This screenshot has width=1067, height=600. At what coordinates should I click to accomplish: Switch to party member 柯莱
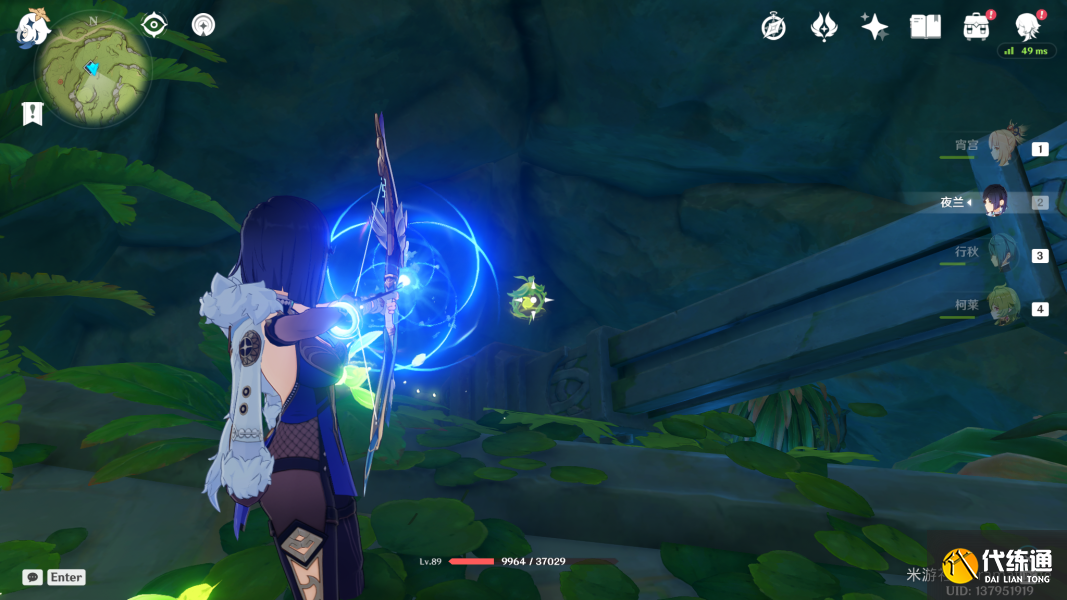(1001, 307)
